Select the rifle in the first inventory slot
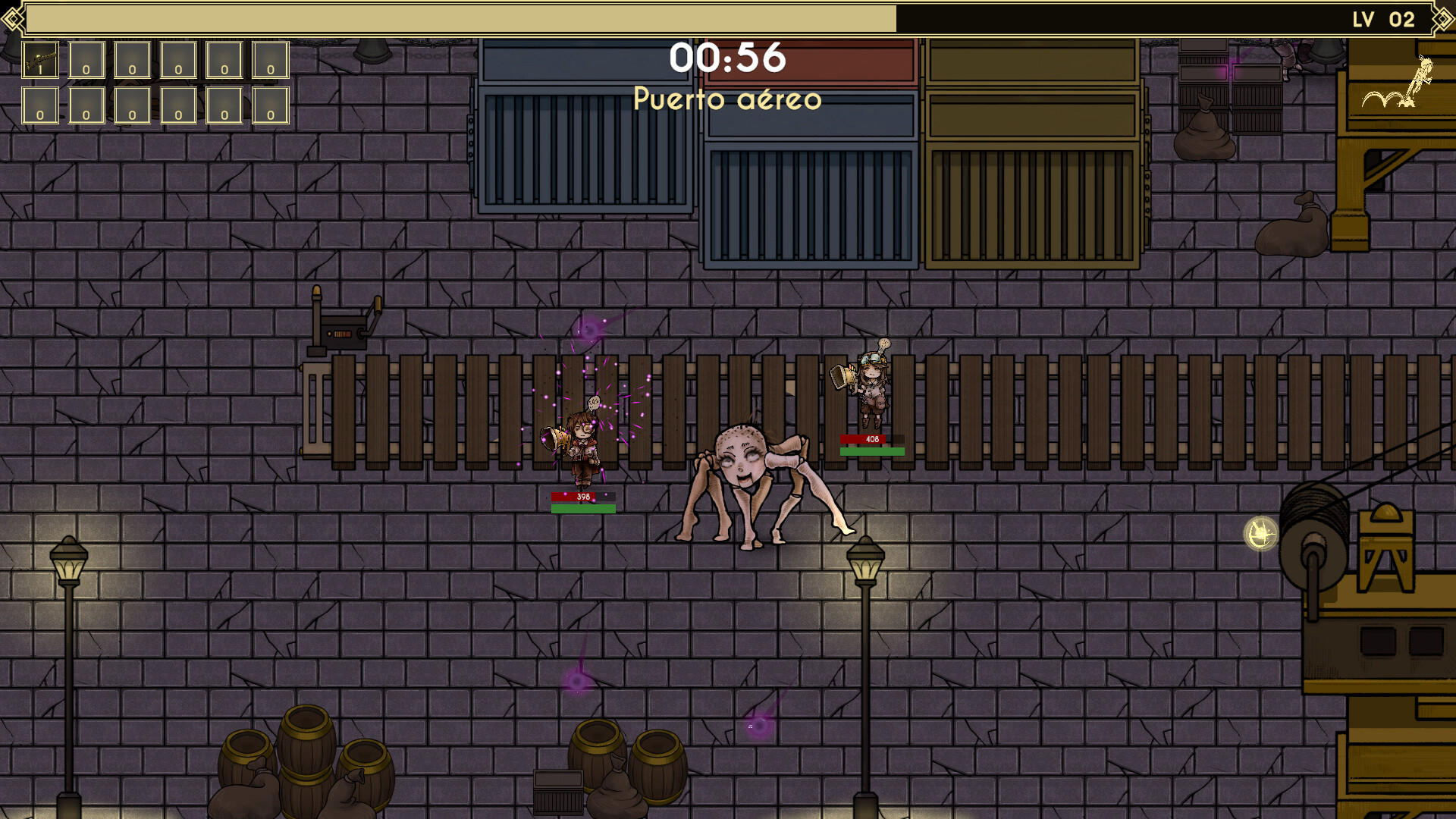Viewport: 1456px width, 819px height. [39, 61]
